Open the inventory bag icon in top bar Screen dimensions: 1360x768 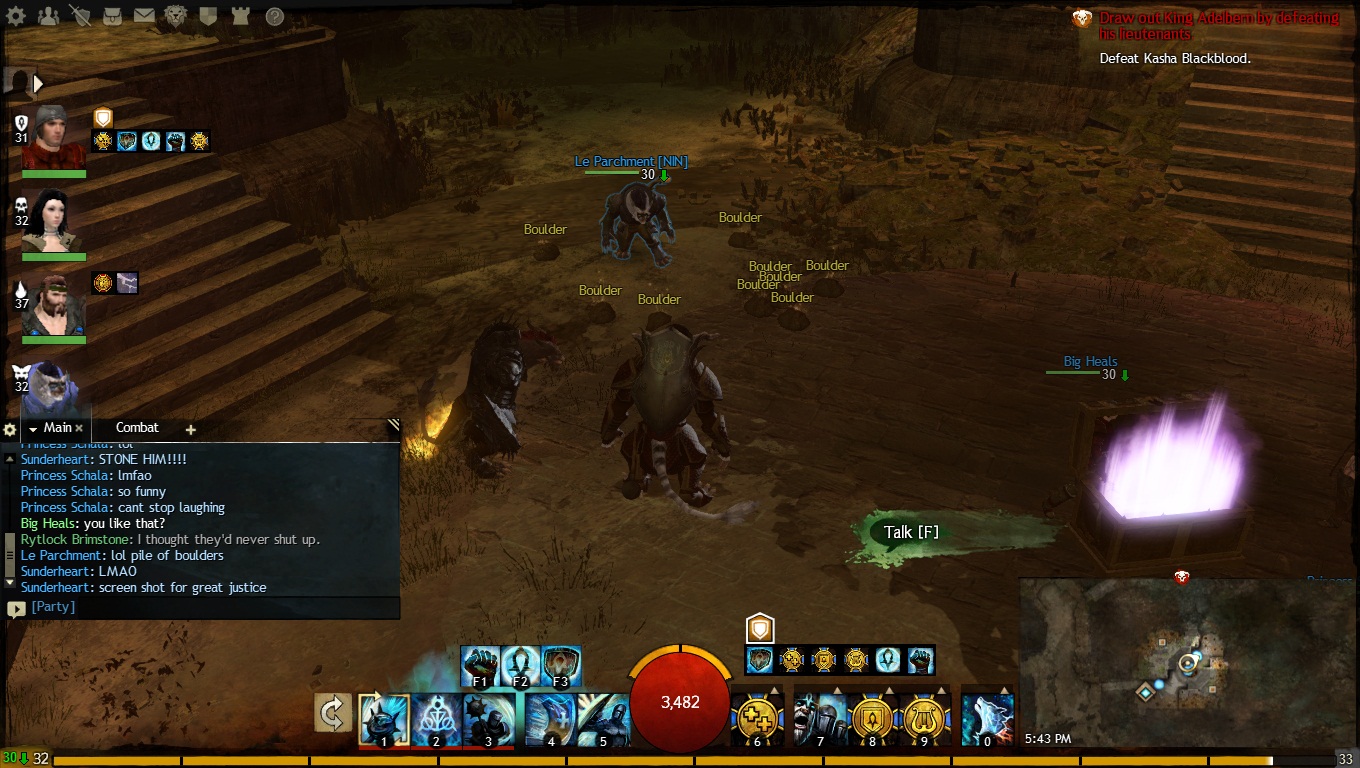point(112,16)
